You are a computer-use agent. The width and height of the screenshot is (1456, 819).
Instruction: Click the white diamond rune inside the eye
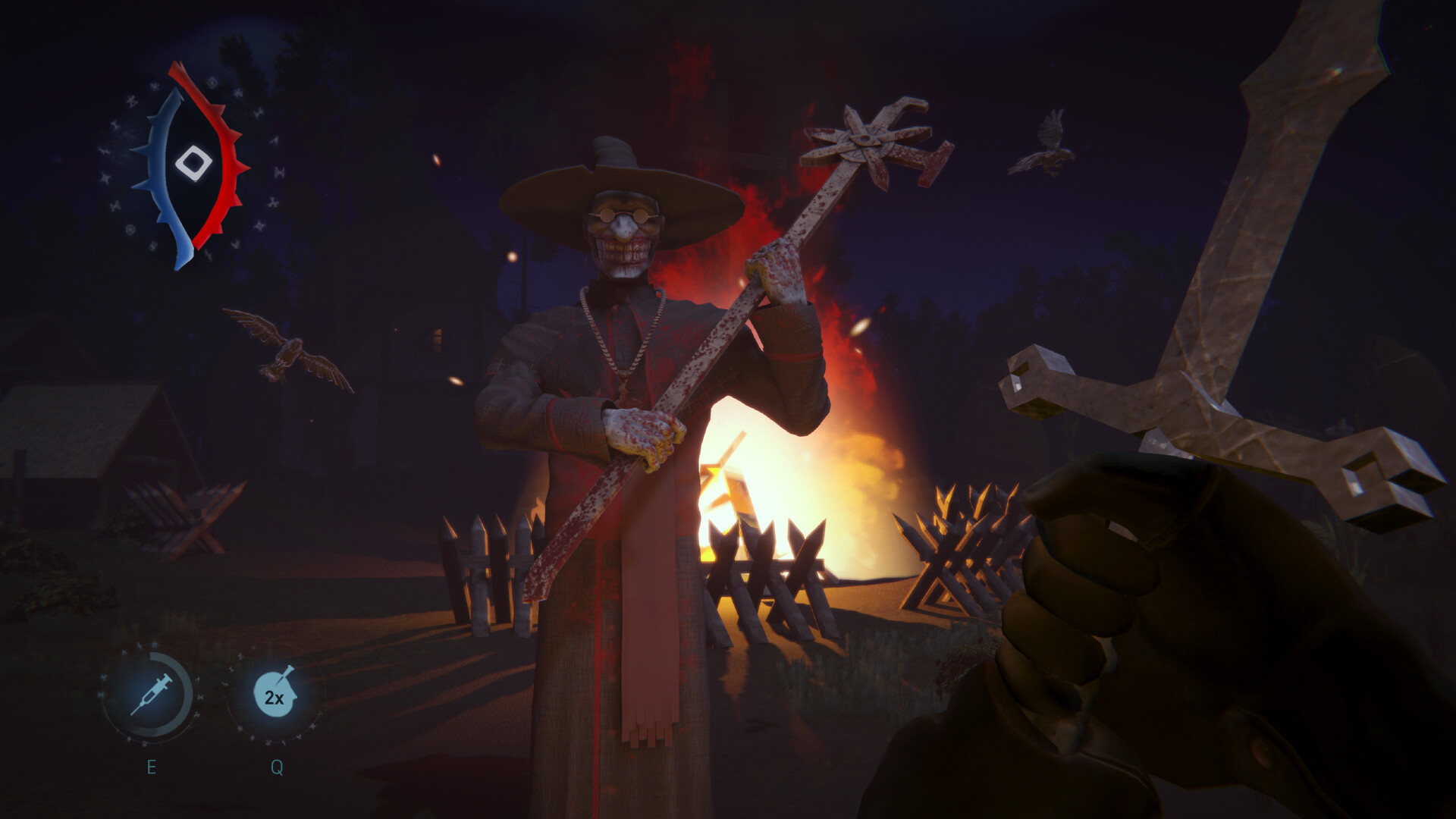pyautogui.click(x=192, y=162)
